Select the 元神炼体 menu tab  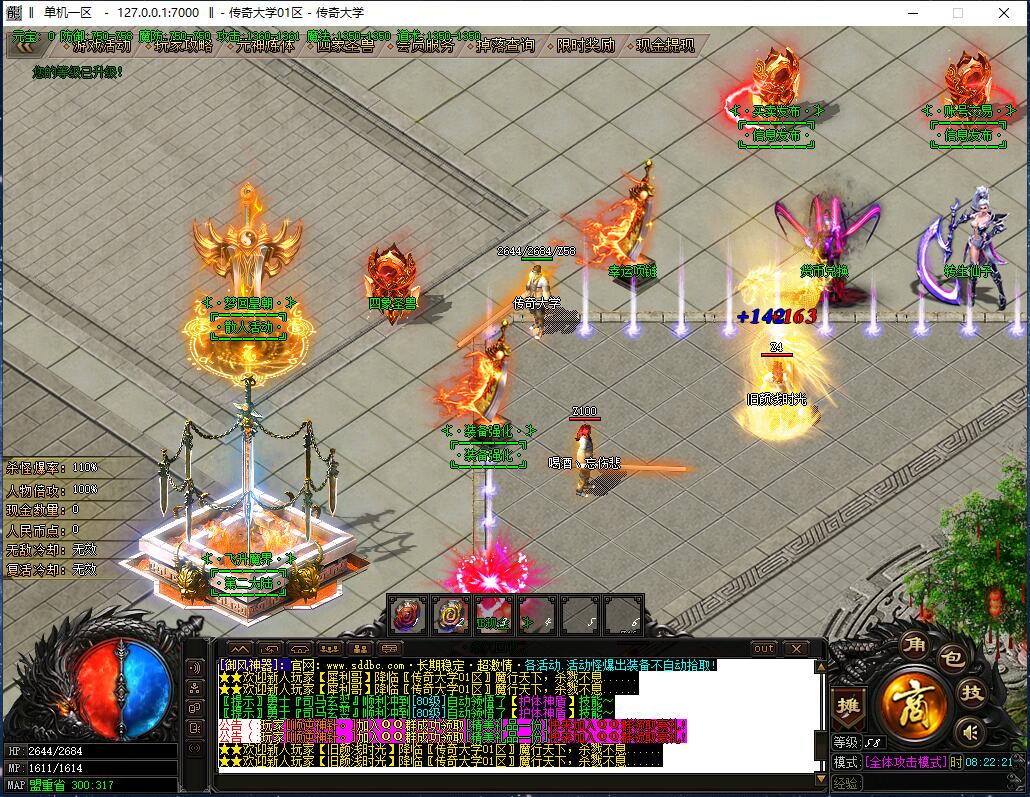265,46
